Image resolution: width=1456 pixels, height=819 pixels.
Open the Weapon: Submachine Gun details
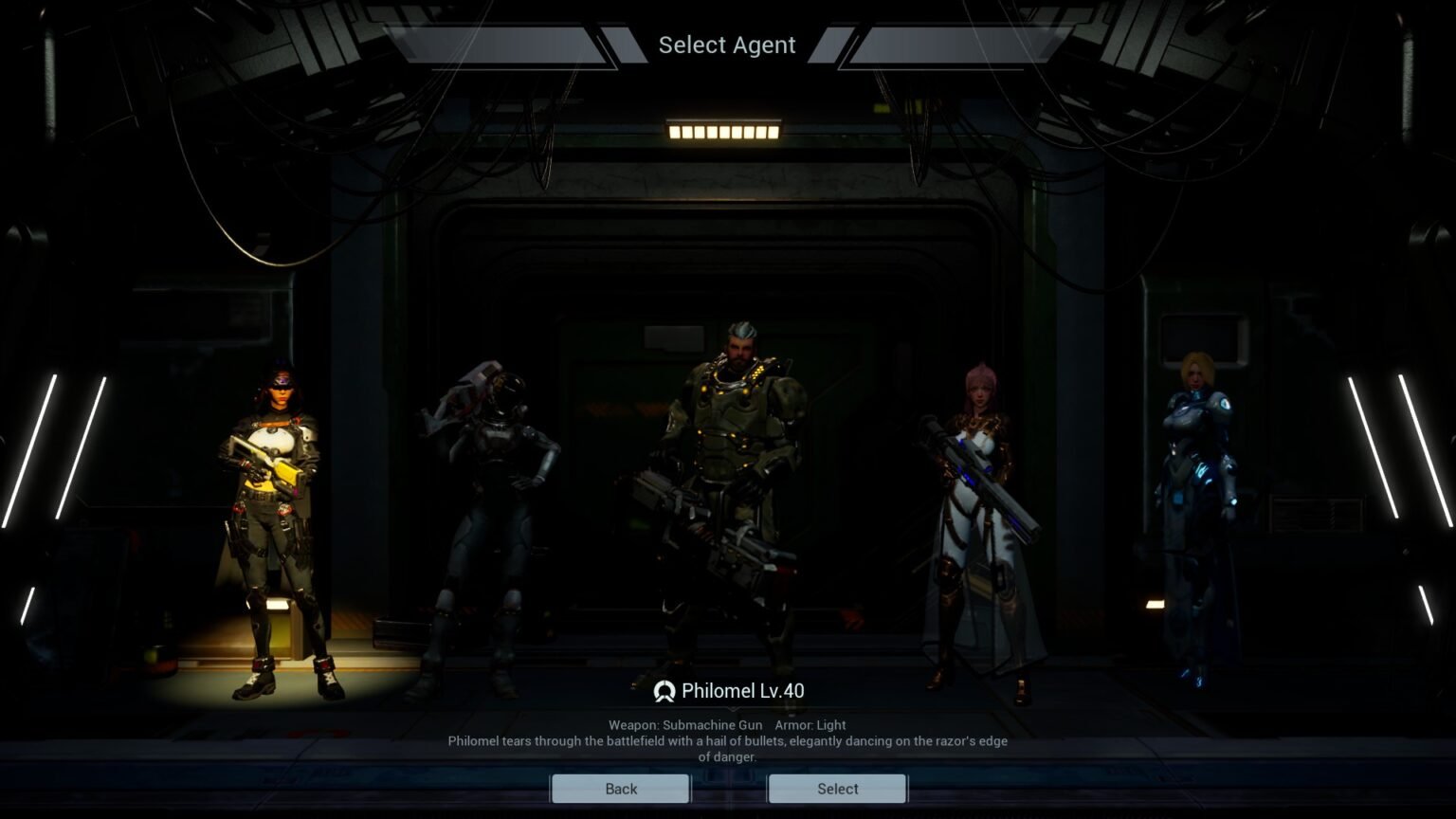[684, 724]
